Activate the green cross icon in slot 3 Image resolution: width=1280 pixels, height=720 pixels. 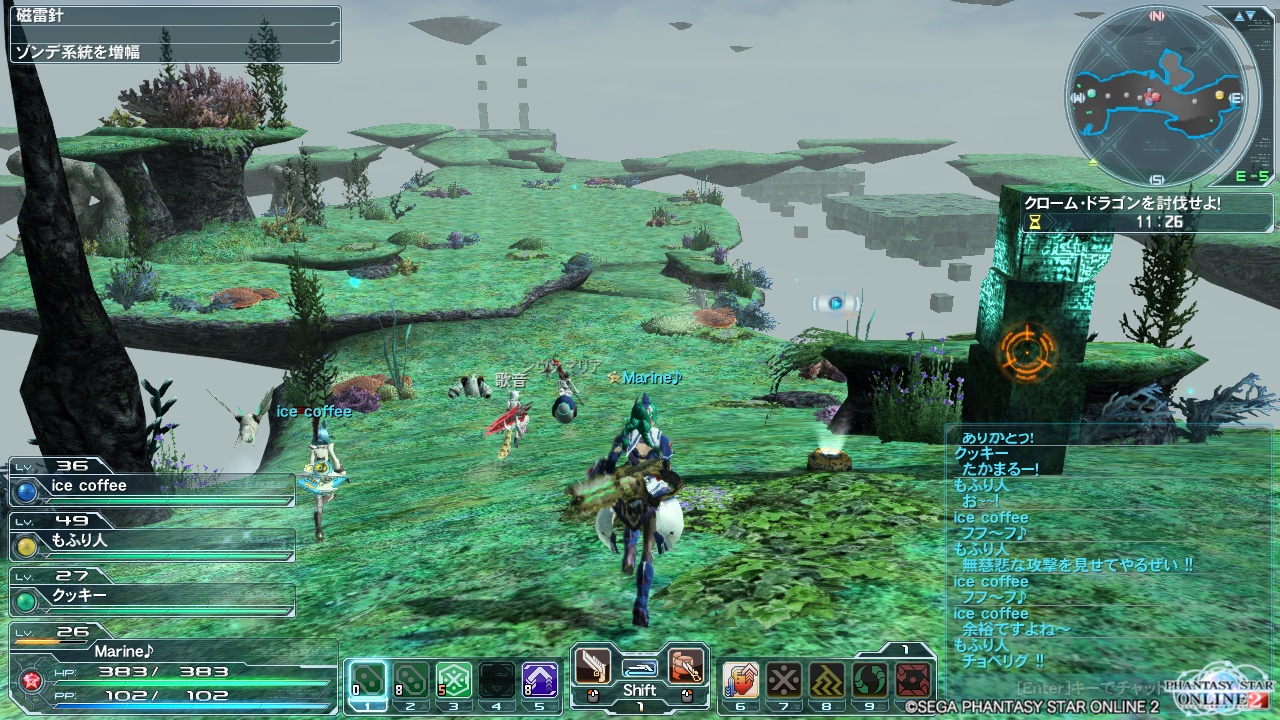pyautogui.click(x=454, y=682)
